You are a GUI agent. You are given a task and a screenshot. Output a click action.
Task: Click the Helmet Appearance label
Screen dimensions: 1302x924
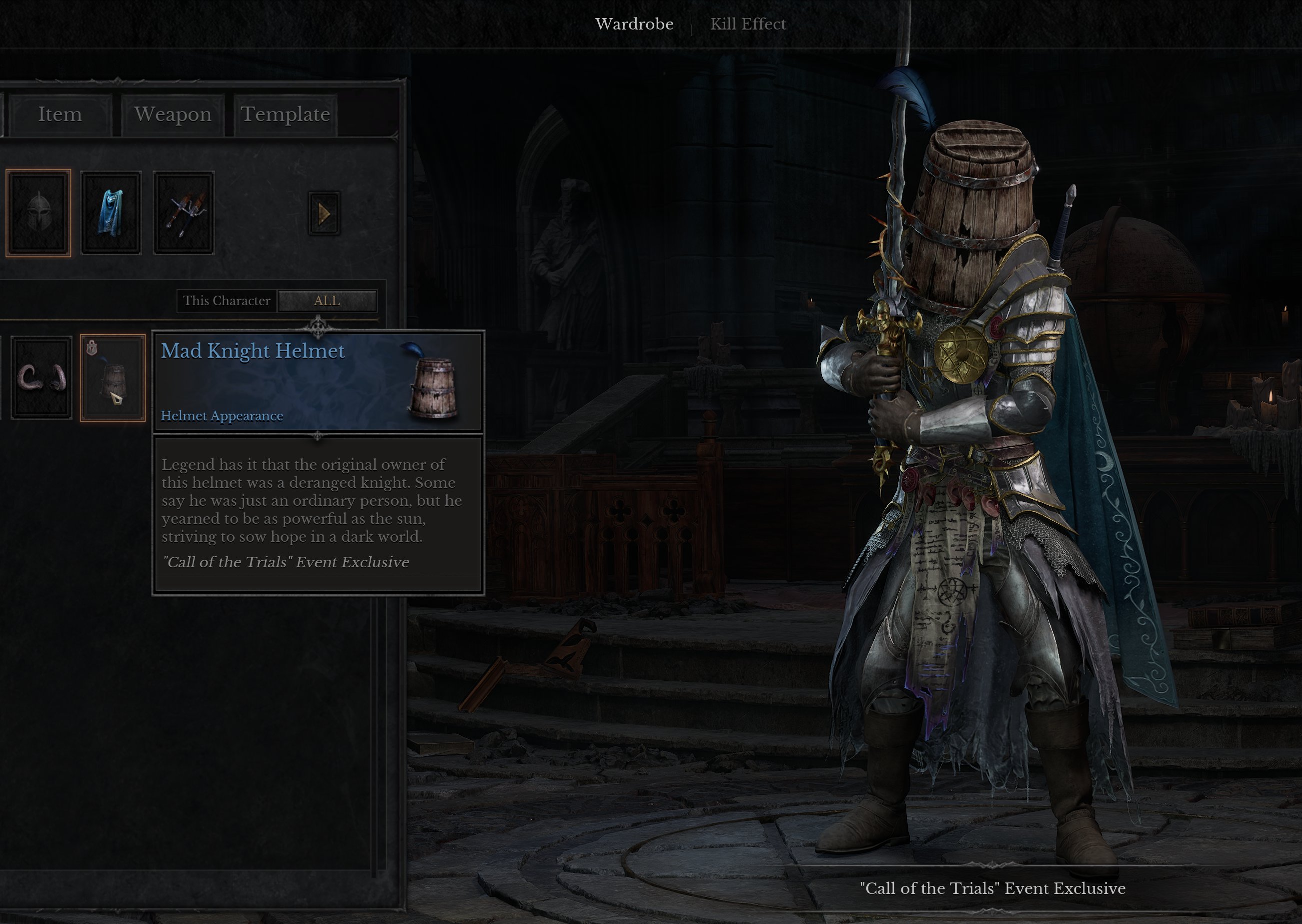(221, 415)
